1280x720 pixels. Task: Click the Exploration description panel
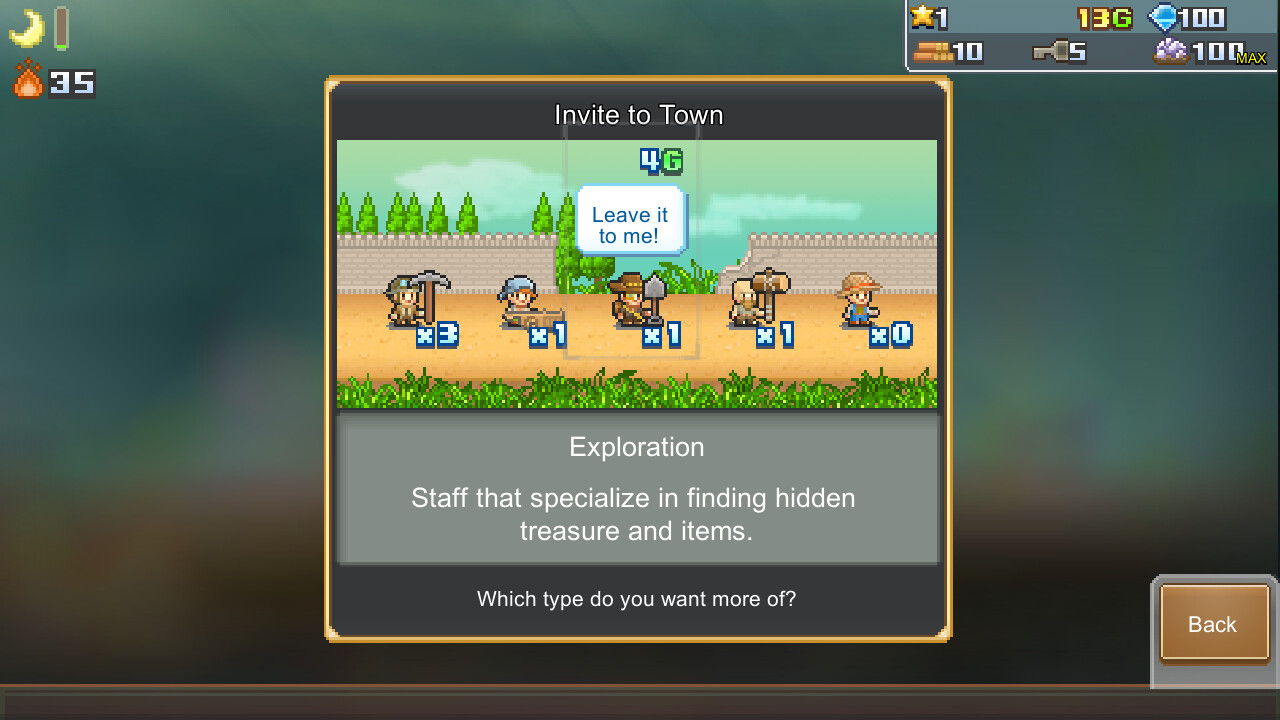point(637,489)
